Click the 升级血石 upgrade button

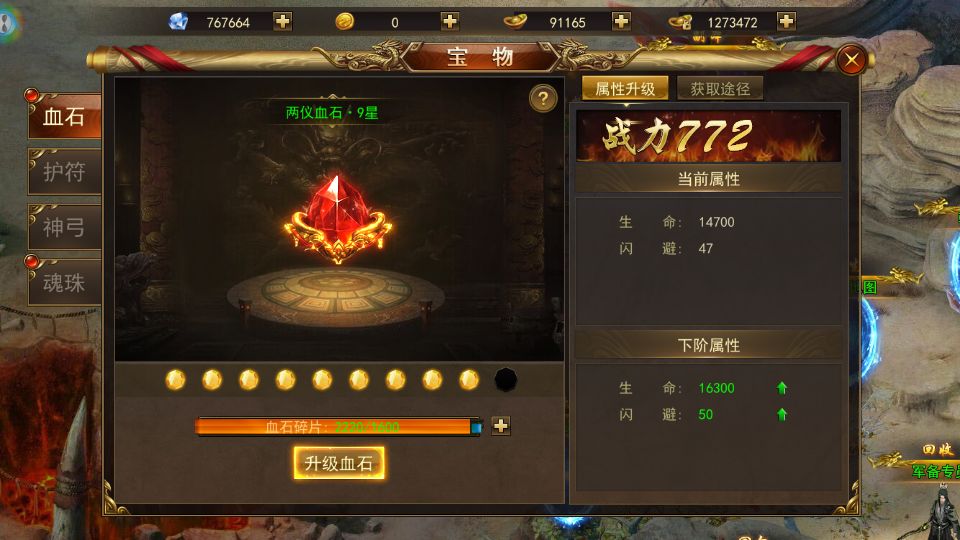point(339,463)
